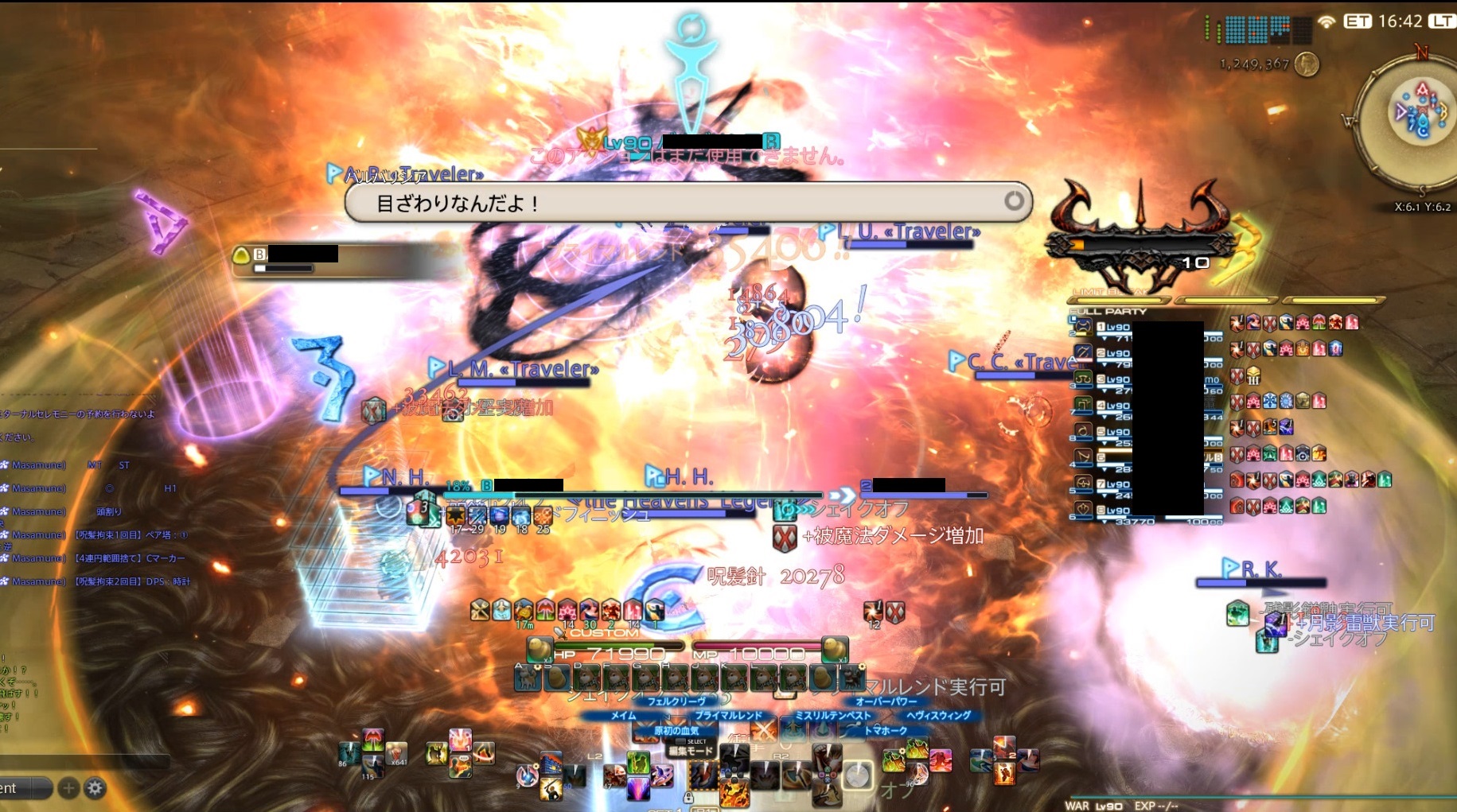Trigger the ミスリルテンペスト (Mythril Tempest) skill
Viewport: 1457px width, 812px height.
click(832, 715)
